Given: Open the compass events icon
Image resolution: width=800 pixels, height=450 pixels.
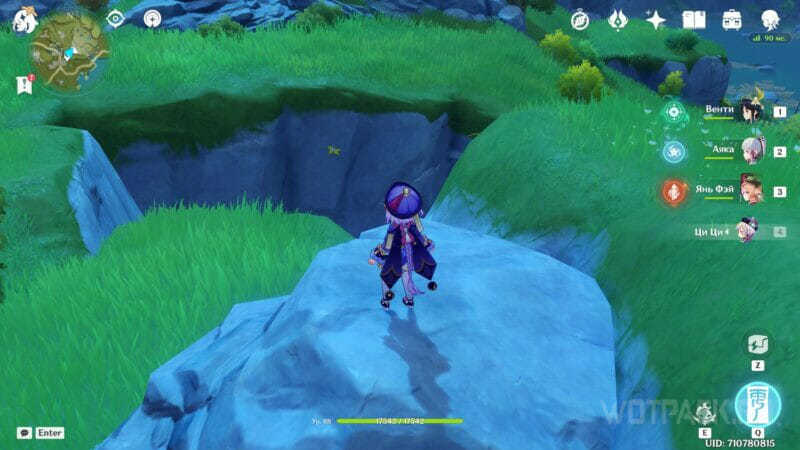Looking at the screenshot, I should (x=580, y=20).
